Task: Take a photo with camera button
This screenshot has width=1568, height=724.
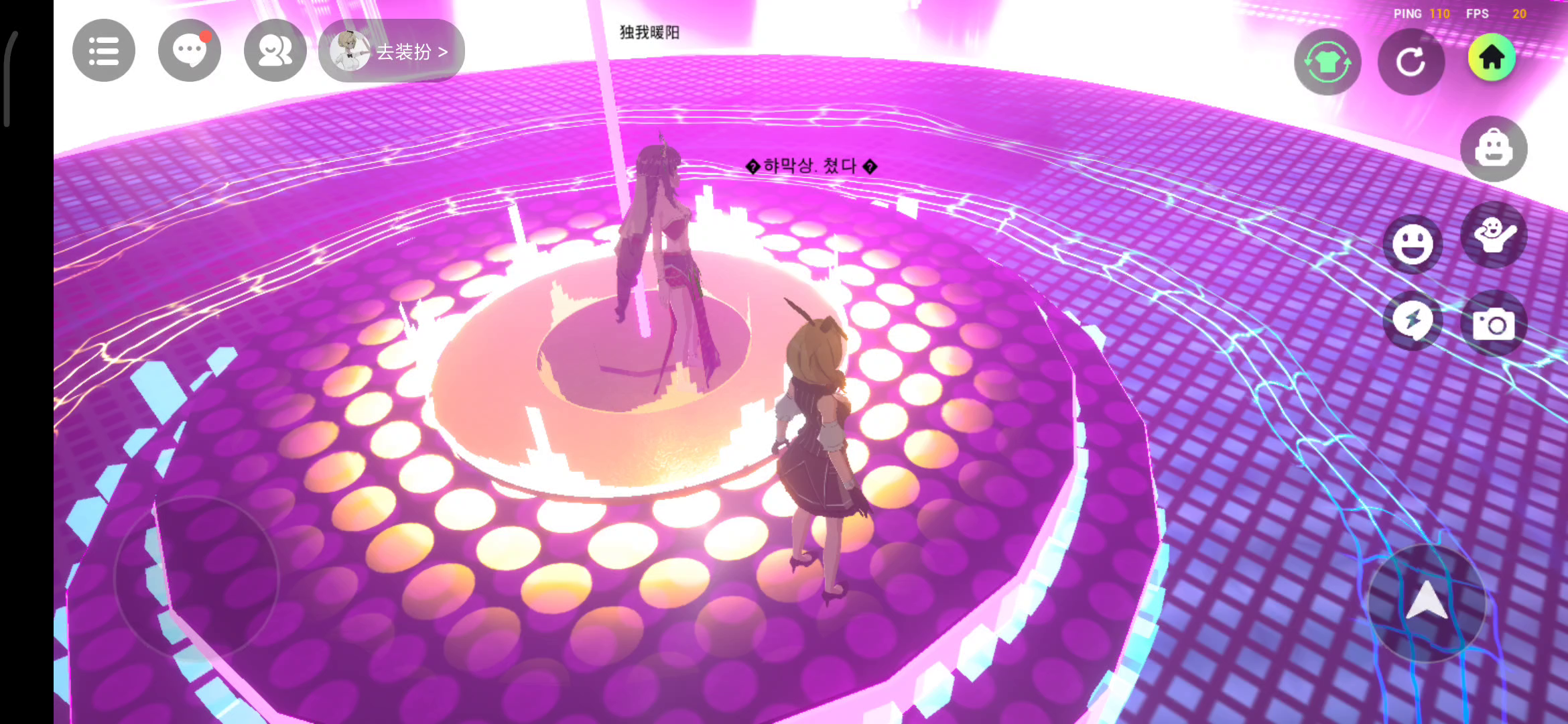Action: point(1494,324)
